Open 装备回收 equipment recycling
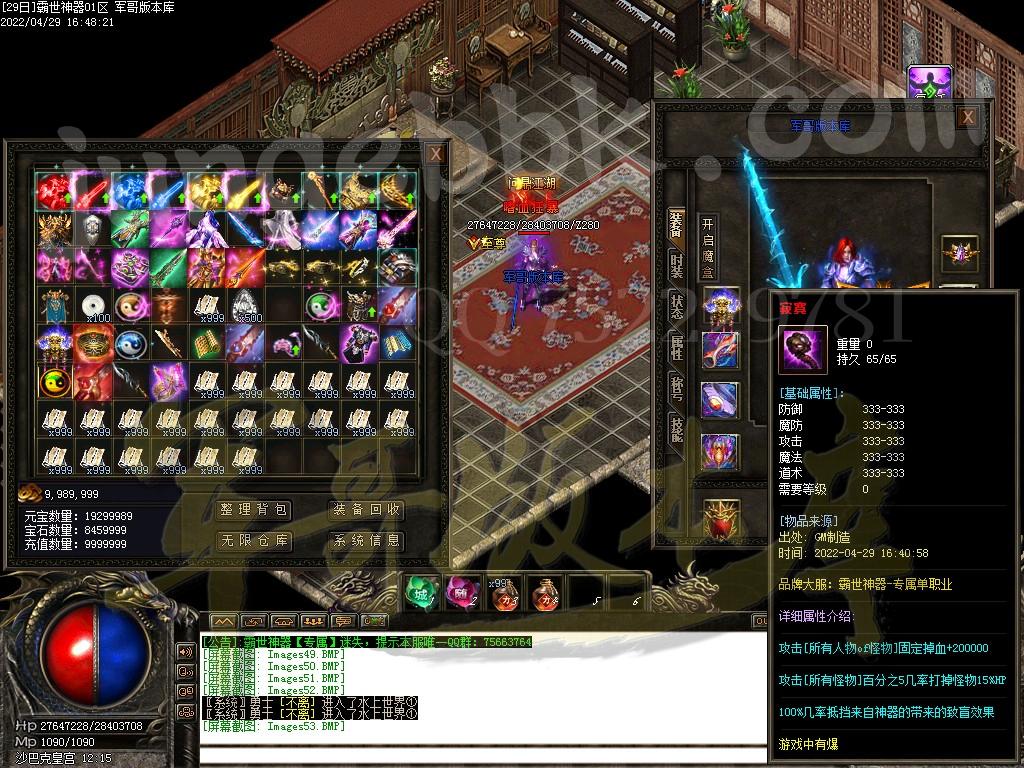Screen dimensions: 1024x768 367,511
